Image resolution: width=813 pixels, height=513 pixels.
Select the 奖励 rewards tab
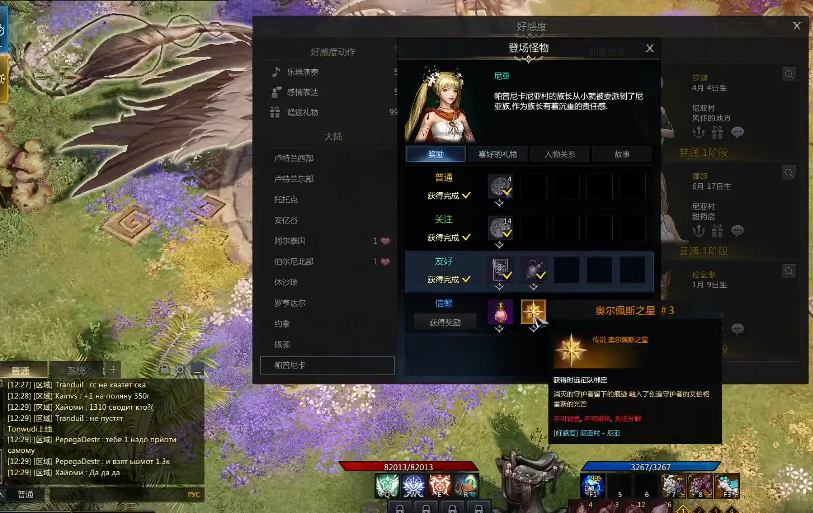pos(436,154)
